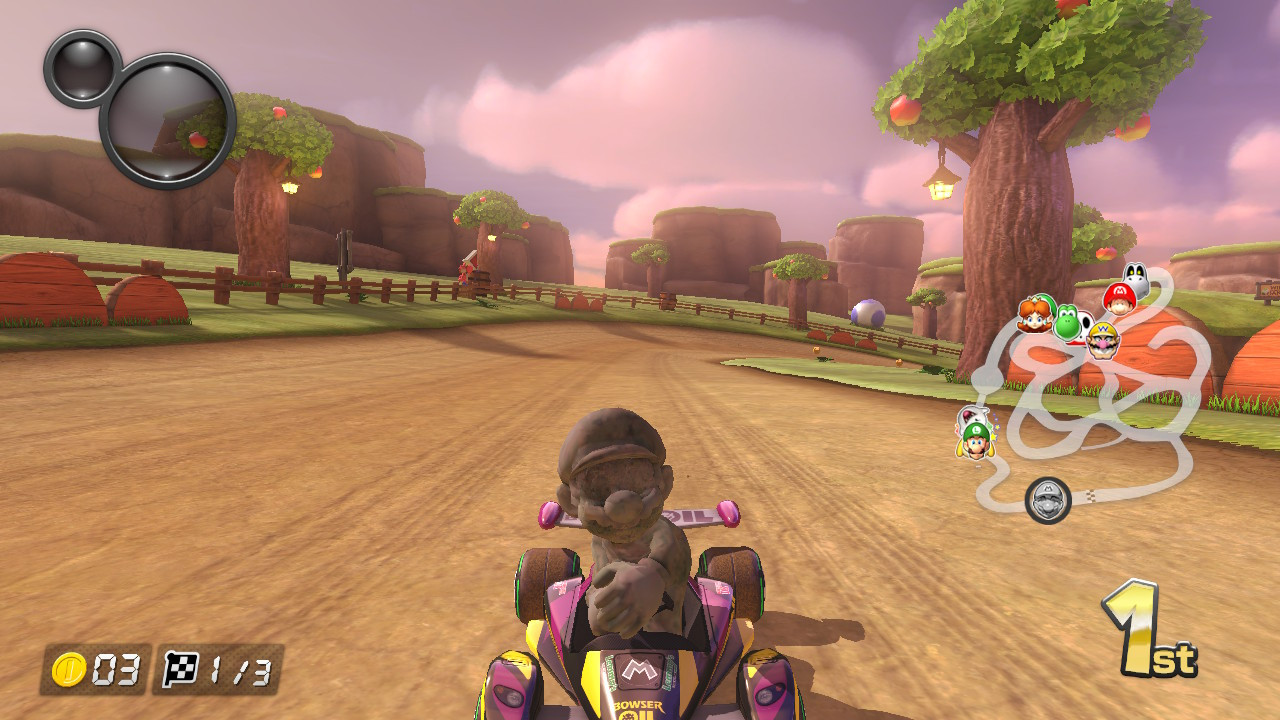The width and height of the screenshot is (1280, 720).
Task: Click Wario's face on the minimap
Action: point(1101,339)
